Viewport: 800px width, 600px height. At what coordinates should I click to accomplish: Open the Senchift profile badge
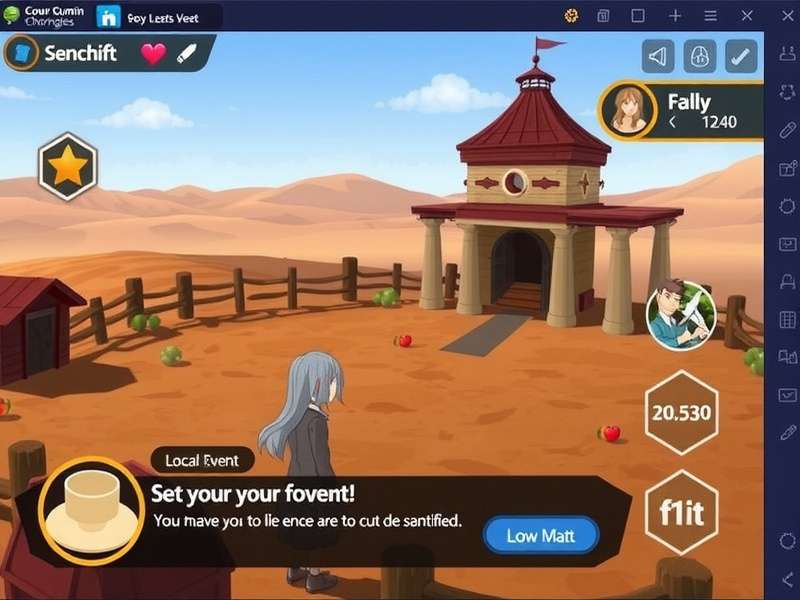(21, 53)
